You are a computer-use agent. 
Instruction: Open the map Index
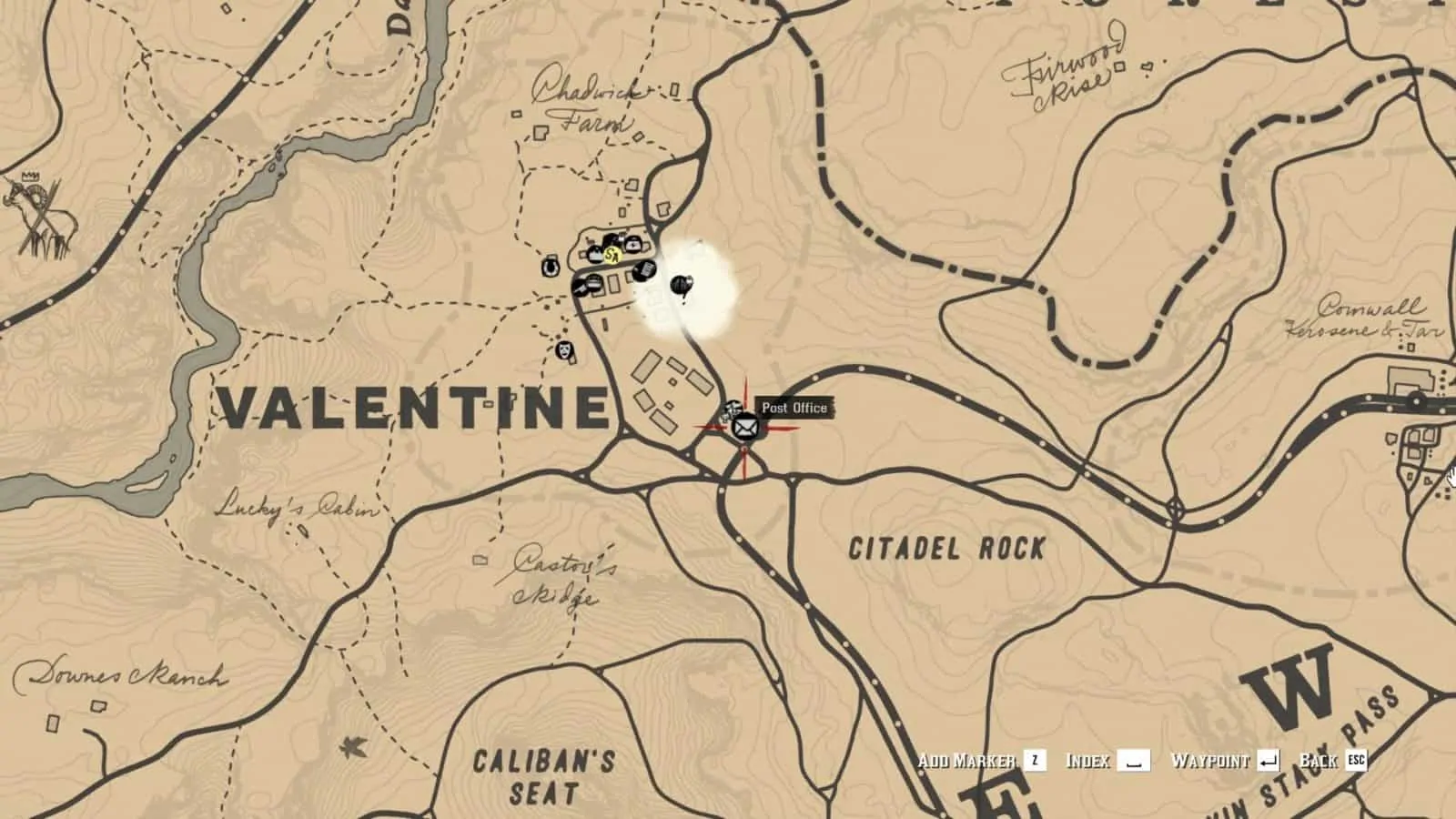[1088, 762]
